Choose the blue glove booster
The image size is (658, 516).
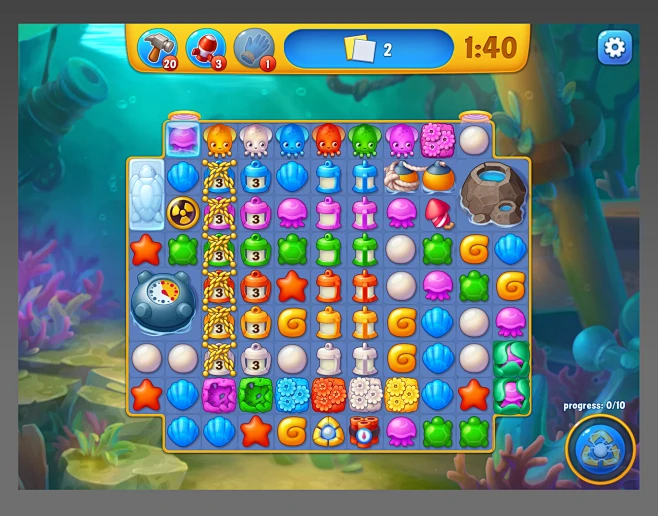coord(253,46)
